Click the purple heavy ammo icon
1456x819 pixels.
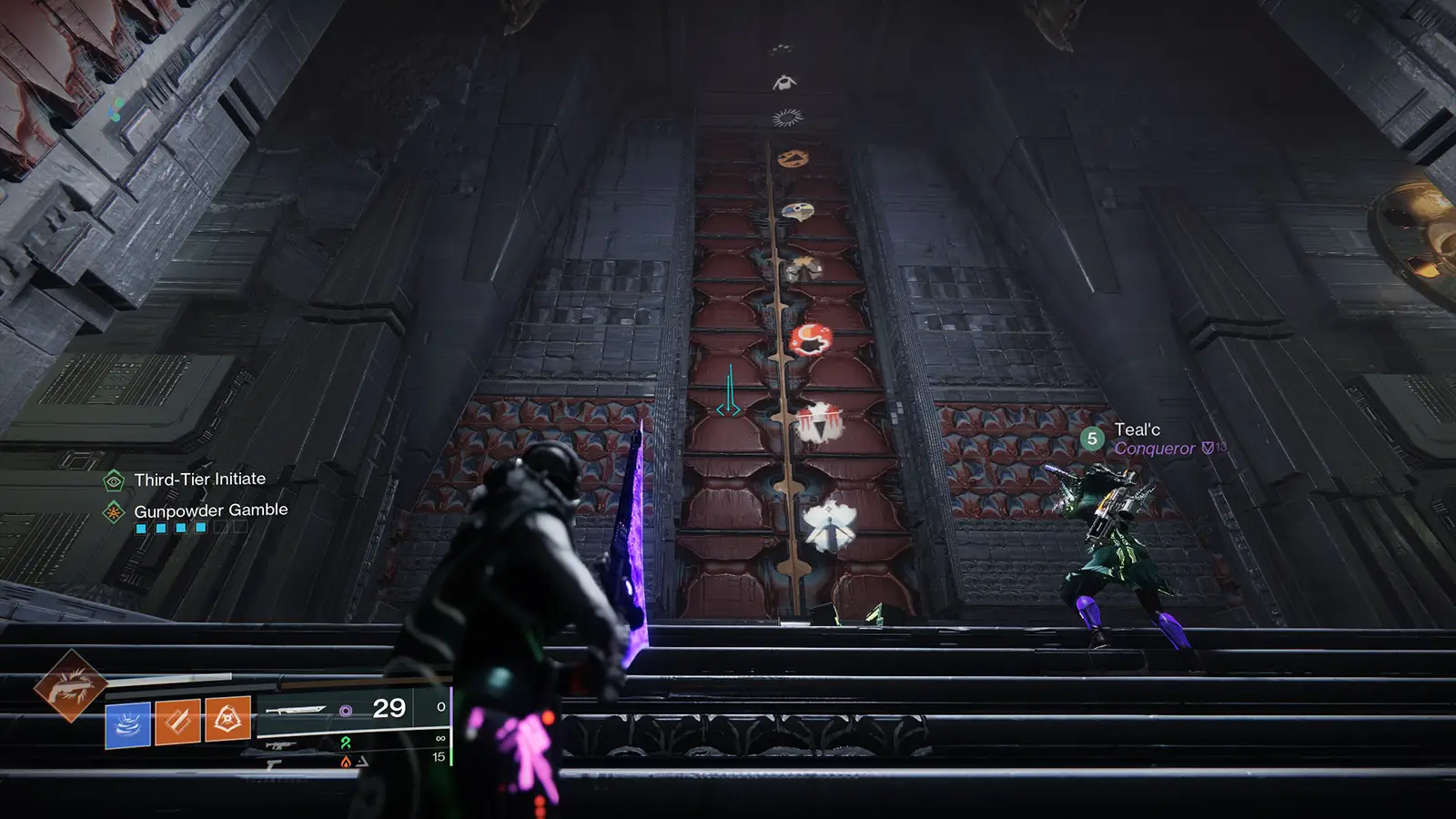click(345, 709)
